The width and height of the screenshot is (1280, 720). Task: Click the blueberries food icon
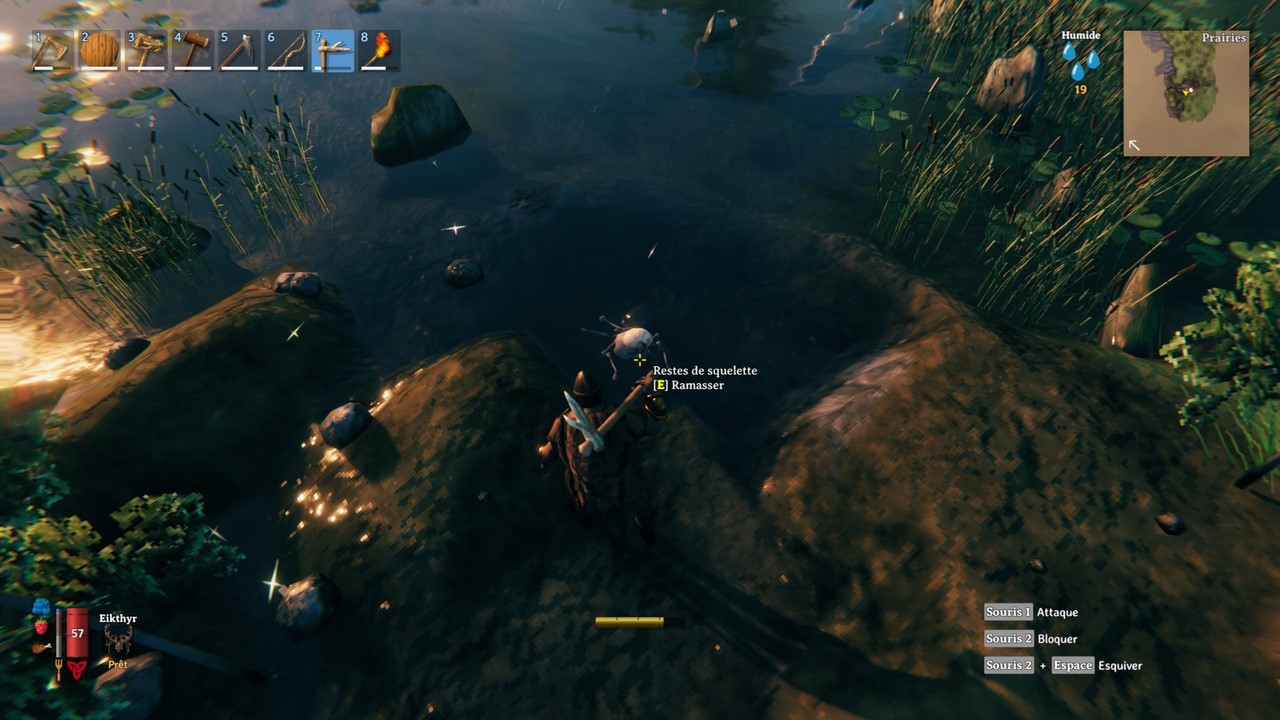(x=40, y=607)
